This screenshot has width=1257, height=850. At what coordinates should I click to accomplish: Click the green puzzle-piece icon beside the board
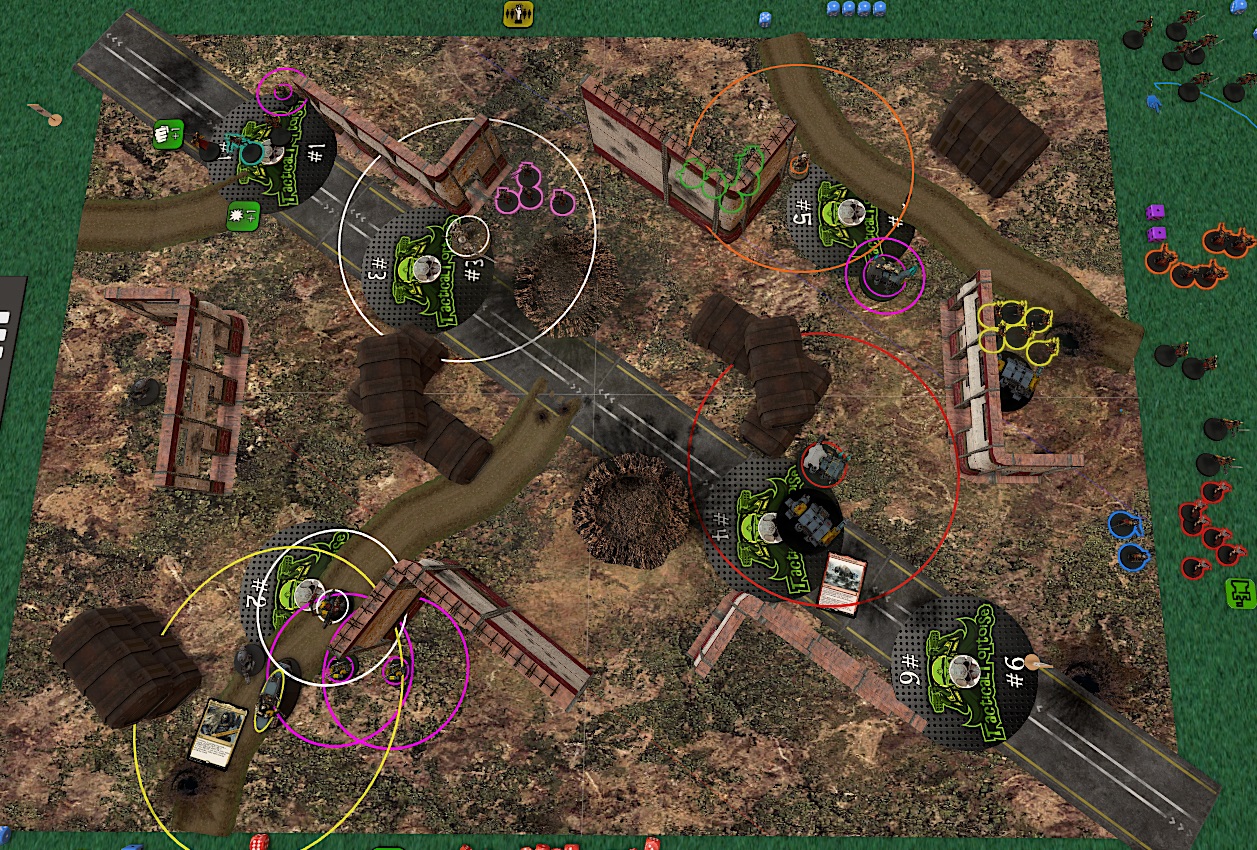pyautogui.click(x=1240, y=592)
